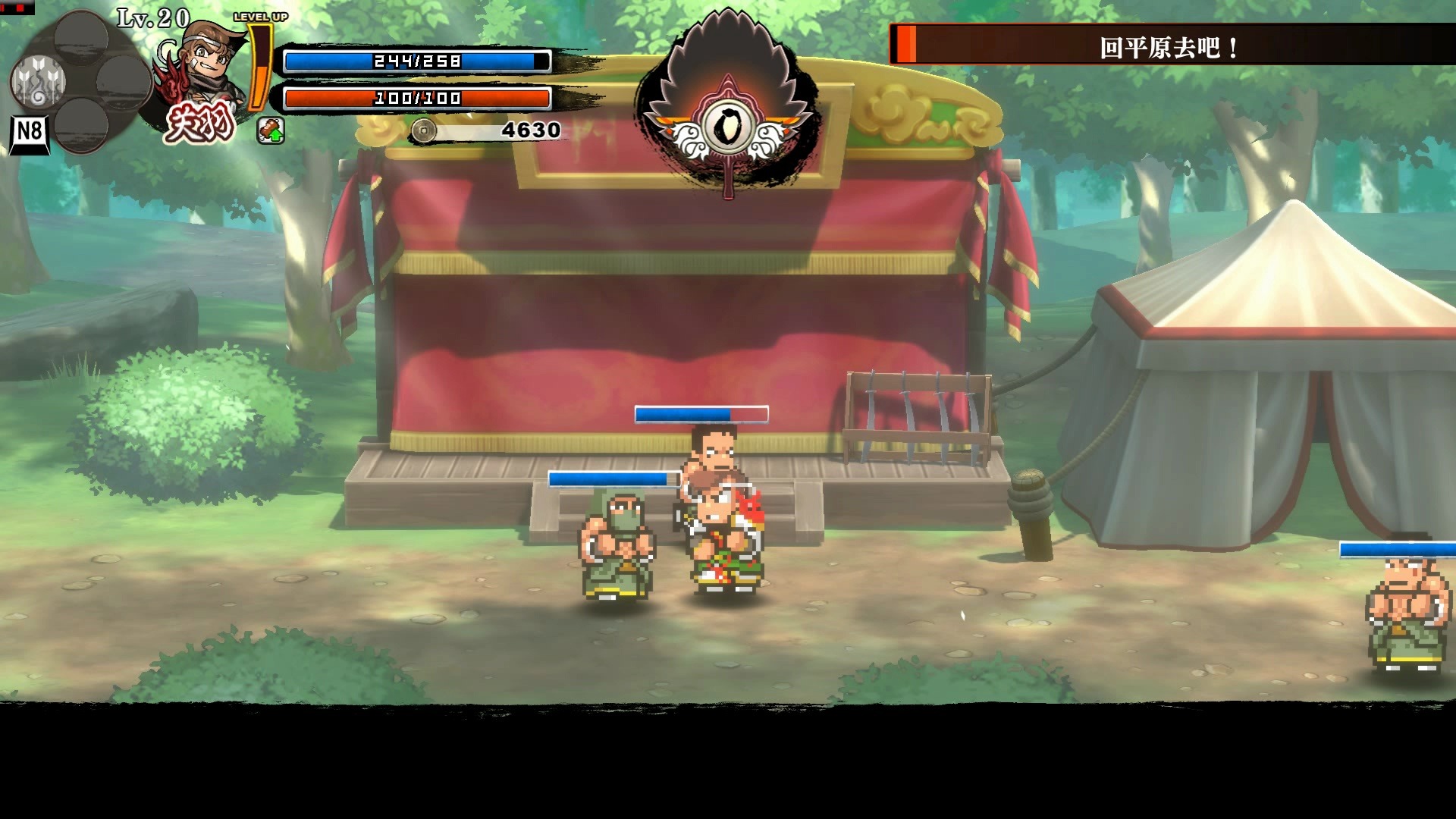This screenshot has height=819, width=1456.
Task: Click the coin currency icon
Action: pos(423,131)
